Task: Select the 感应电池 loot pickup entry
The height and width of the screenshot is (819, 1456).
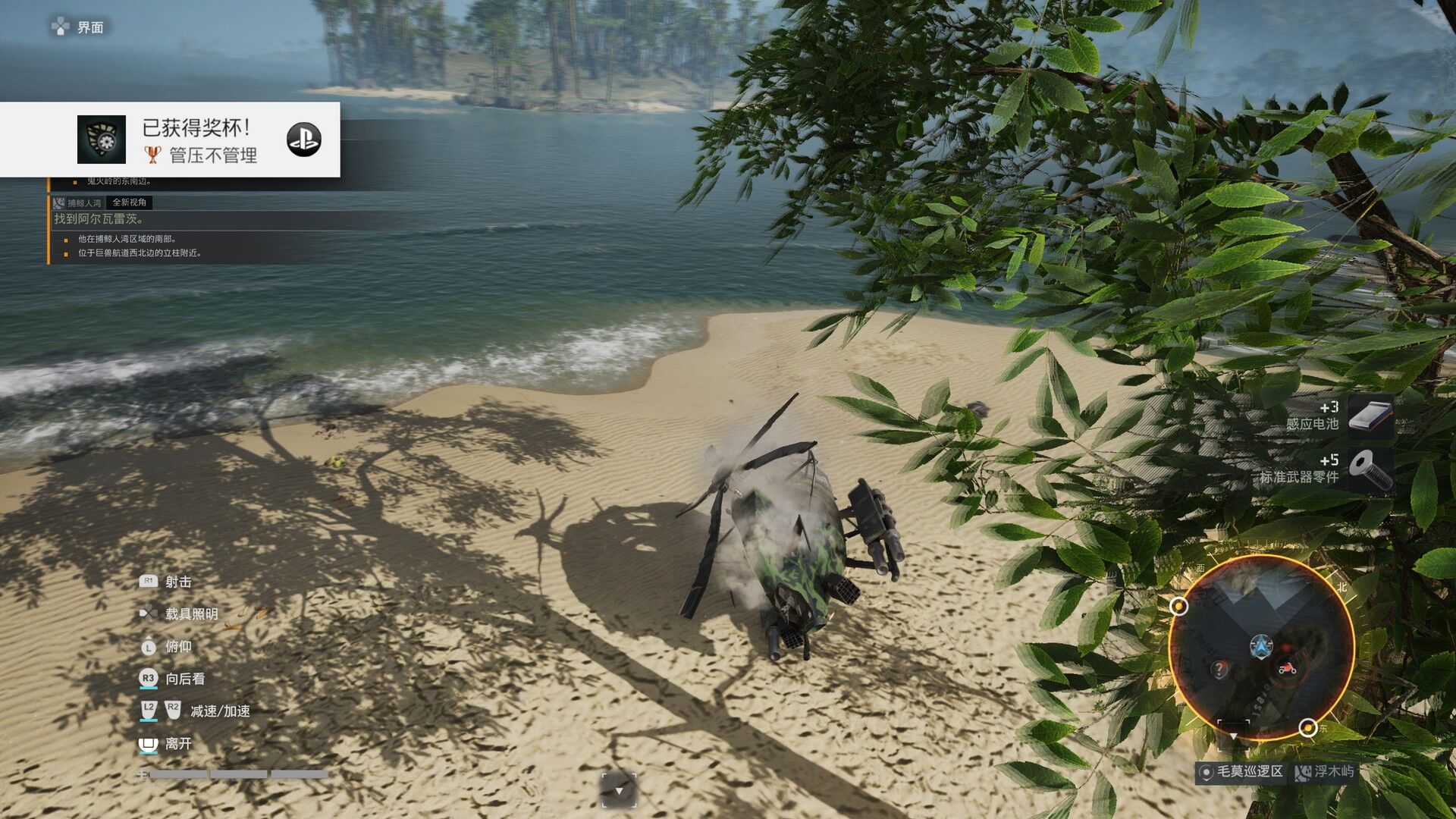Action: pyautogui.click(x=1340, y=416)
